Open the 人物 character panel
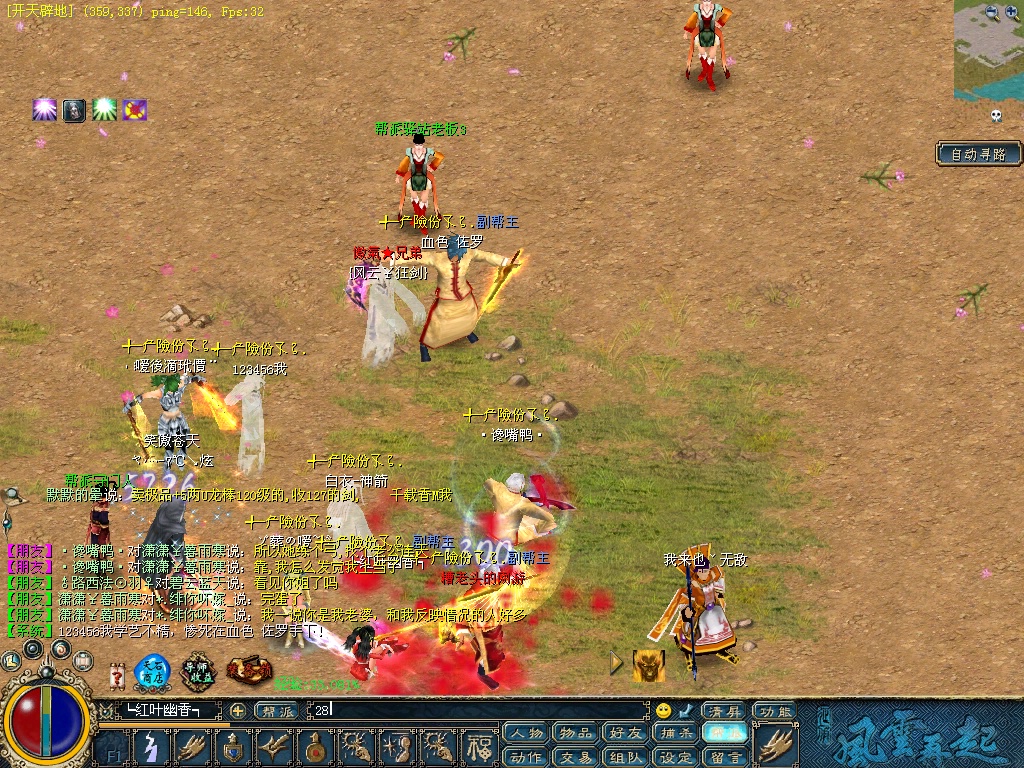This screenshot has width=1024, height=768. 525,733
